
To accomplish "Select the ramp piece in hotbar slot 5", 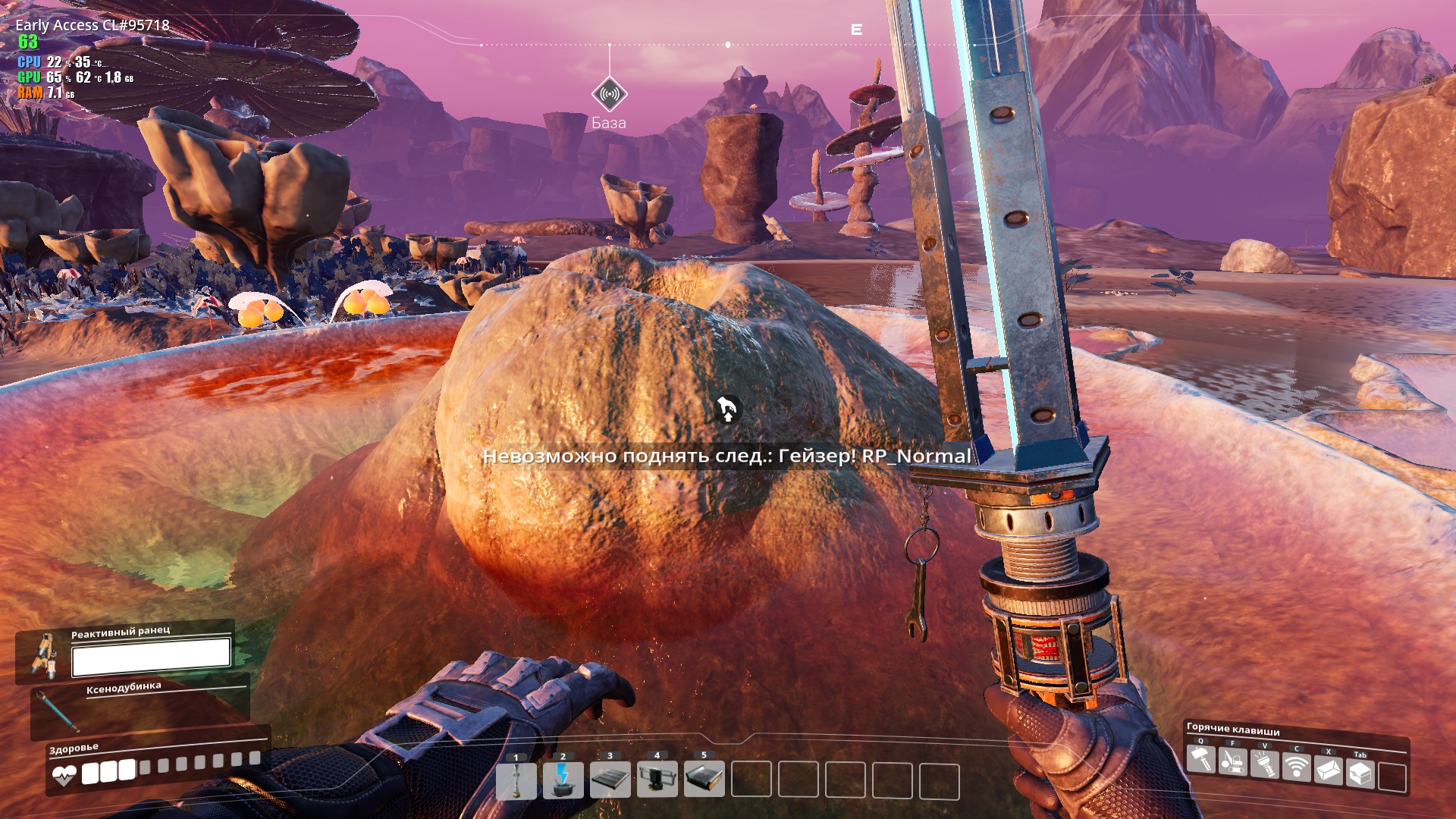I will click(704, 780).
